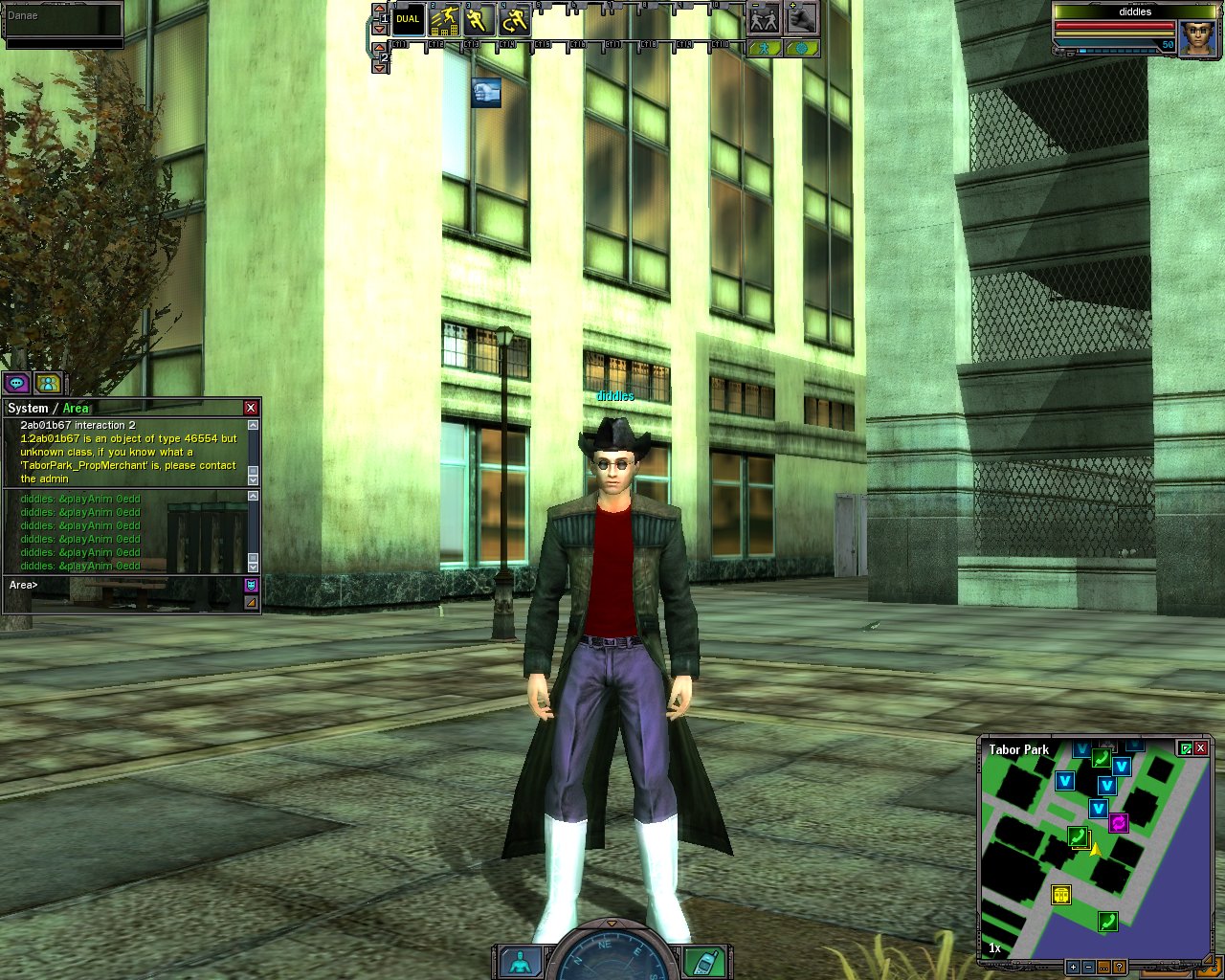Use the jumping-over-buildings ability icon
Image resolution: width=1225 pixels, height=980 pixels.
[444, 19]
